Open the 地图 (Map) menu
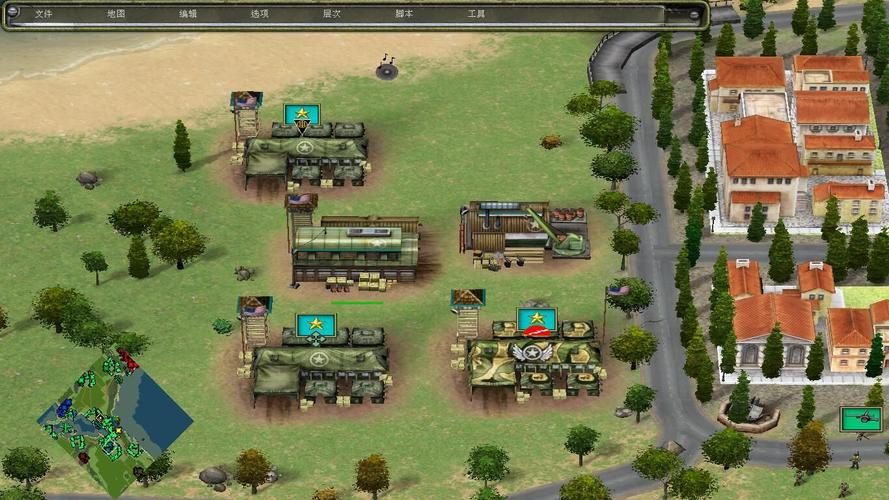The height and width of the screenshot is (500, 889). [116, 14]
